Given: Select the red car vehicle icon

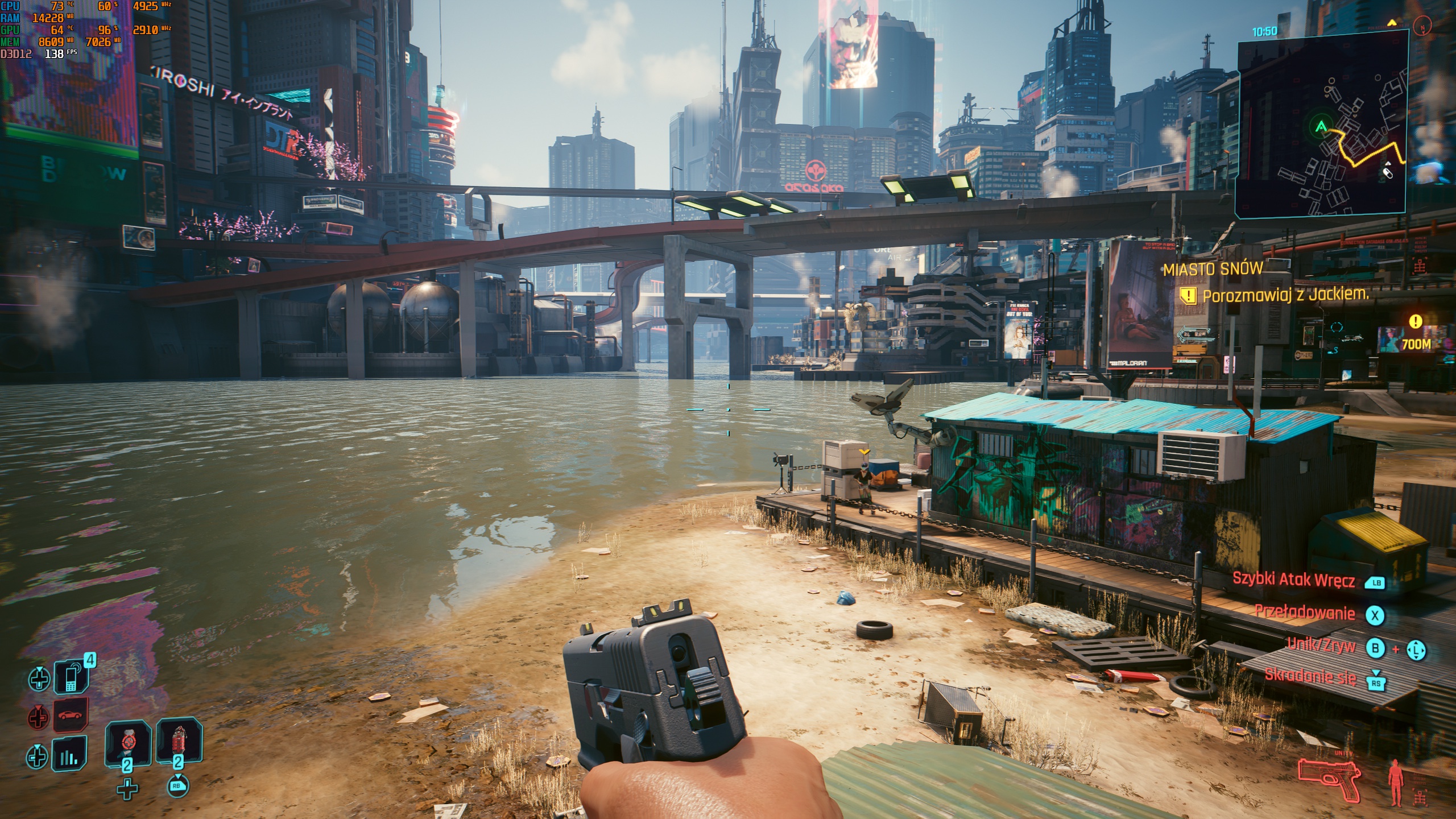Looking at the screenshot, I should coord(71,715).
